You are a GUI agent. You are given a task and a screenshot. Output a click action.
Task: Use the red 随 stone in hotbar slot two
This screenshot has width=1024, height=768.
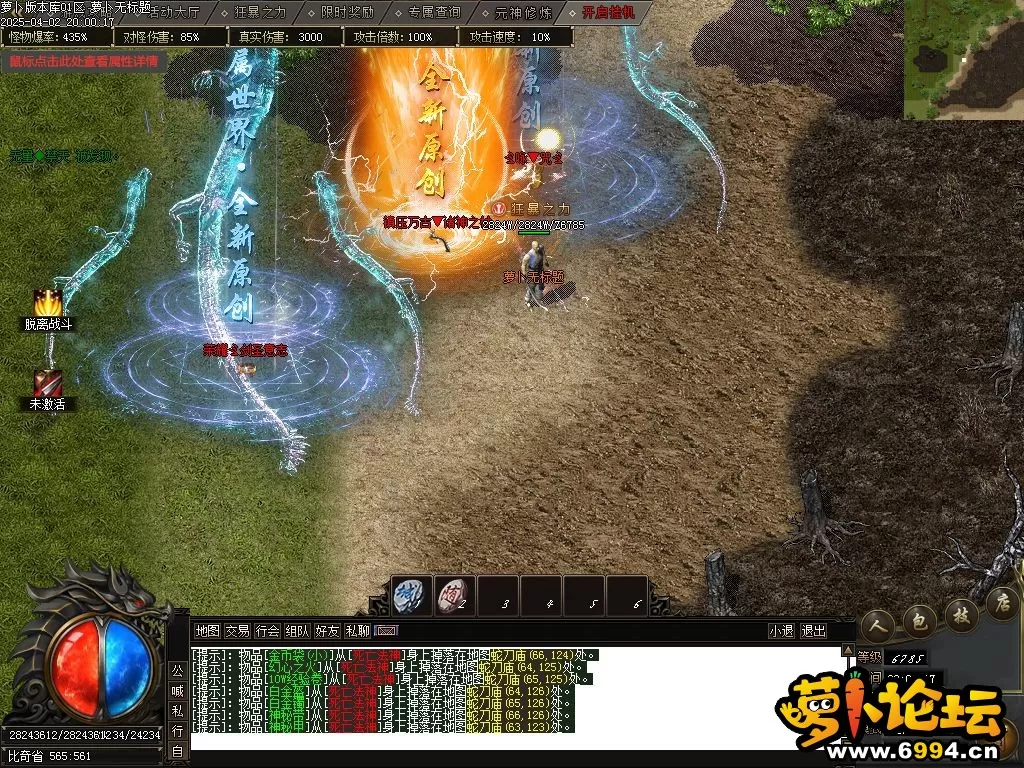tap(455, 594)
